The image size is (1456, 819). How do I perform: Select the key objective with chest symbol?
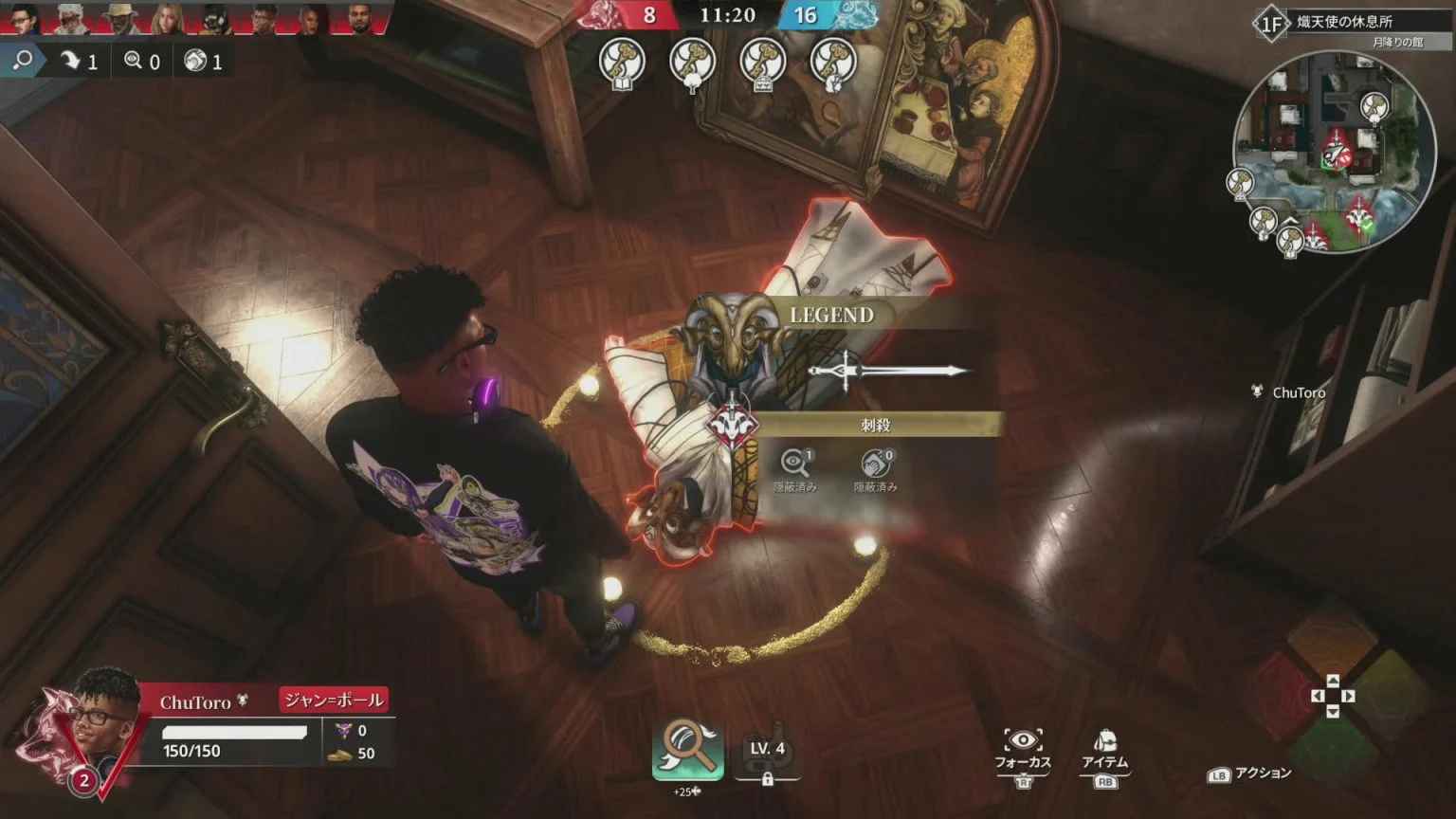[763, 62]
